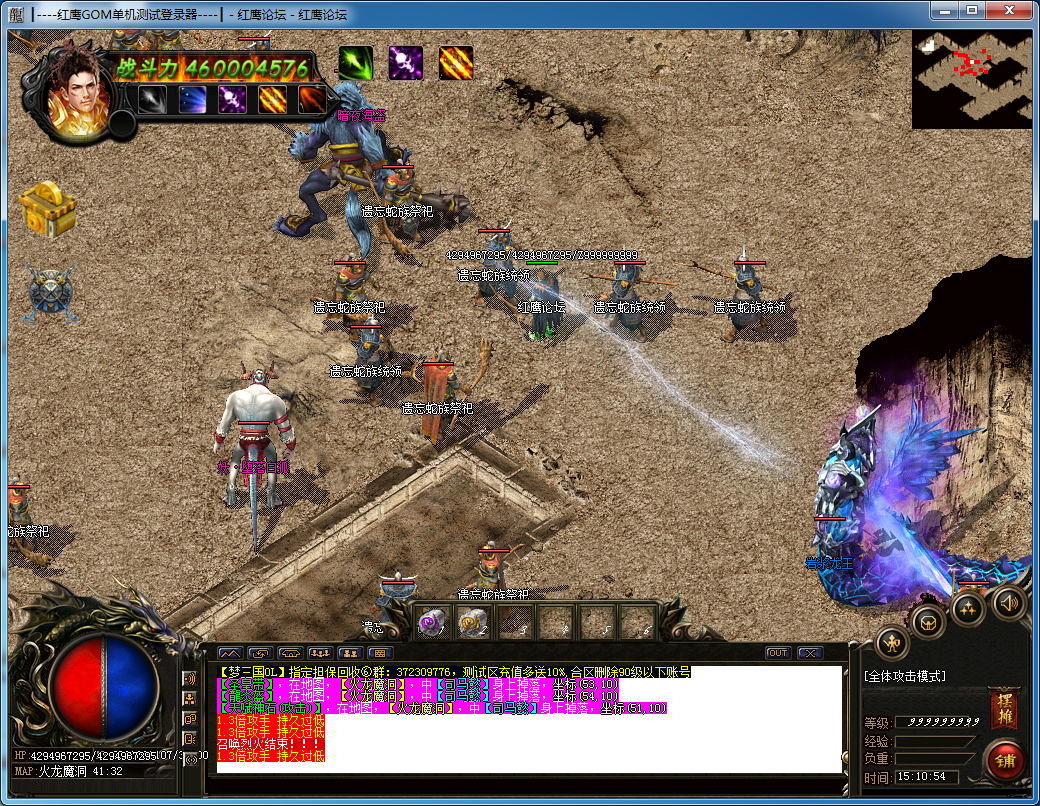Screen dimensions: 1040x806
Task: Activate the green slash buff icon
Action: [355, 63]
